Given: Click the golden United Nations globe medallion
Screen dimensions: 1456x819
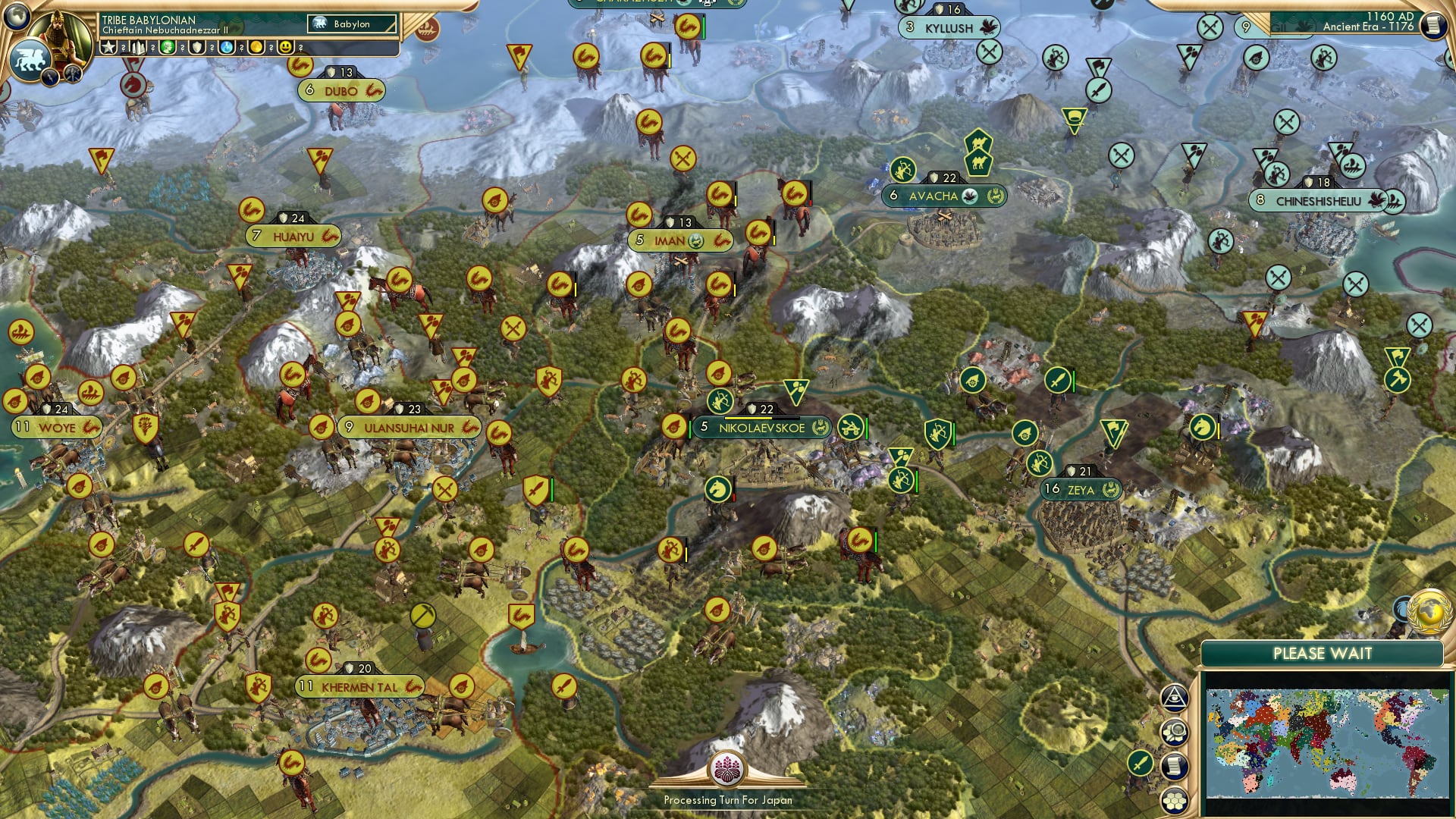Looking at the screenshot, I should [1429, 611].
